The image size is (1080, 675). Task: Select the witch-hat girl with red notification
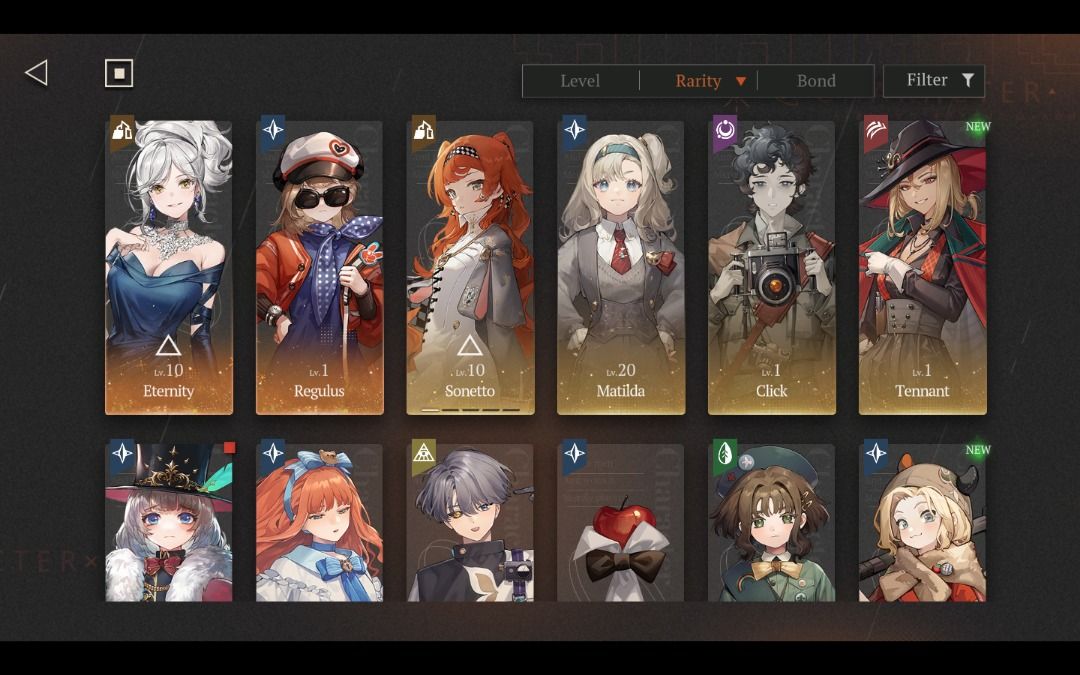point(169,522)
